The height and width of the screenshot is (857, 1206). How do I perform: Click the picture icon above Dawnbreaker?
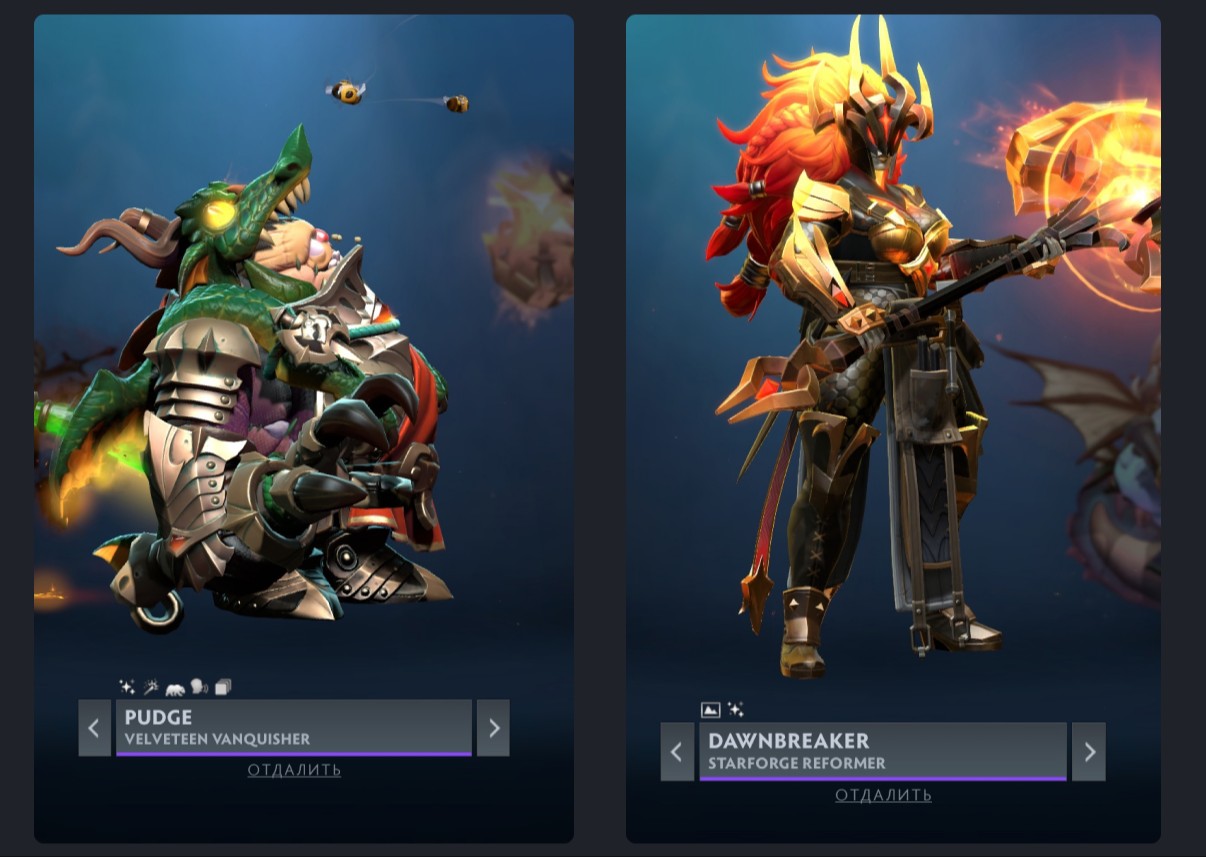tap(711, 710)
